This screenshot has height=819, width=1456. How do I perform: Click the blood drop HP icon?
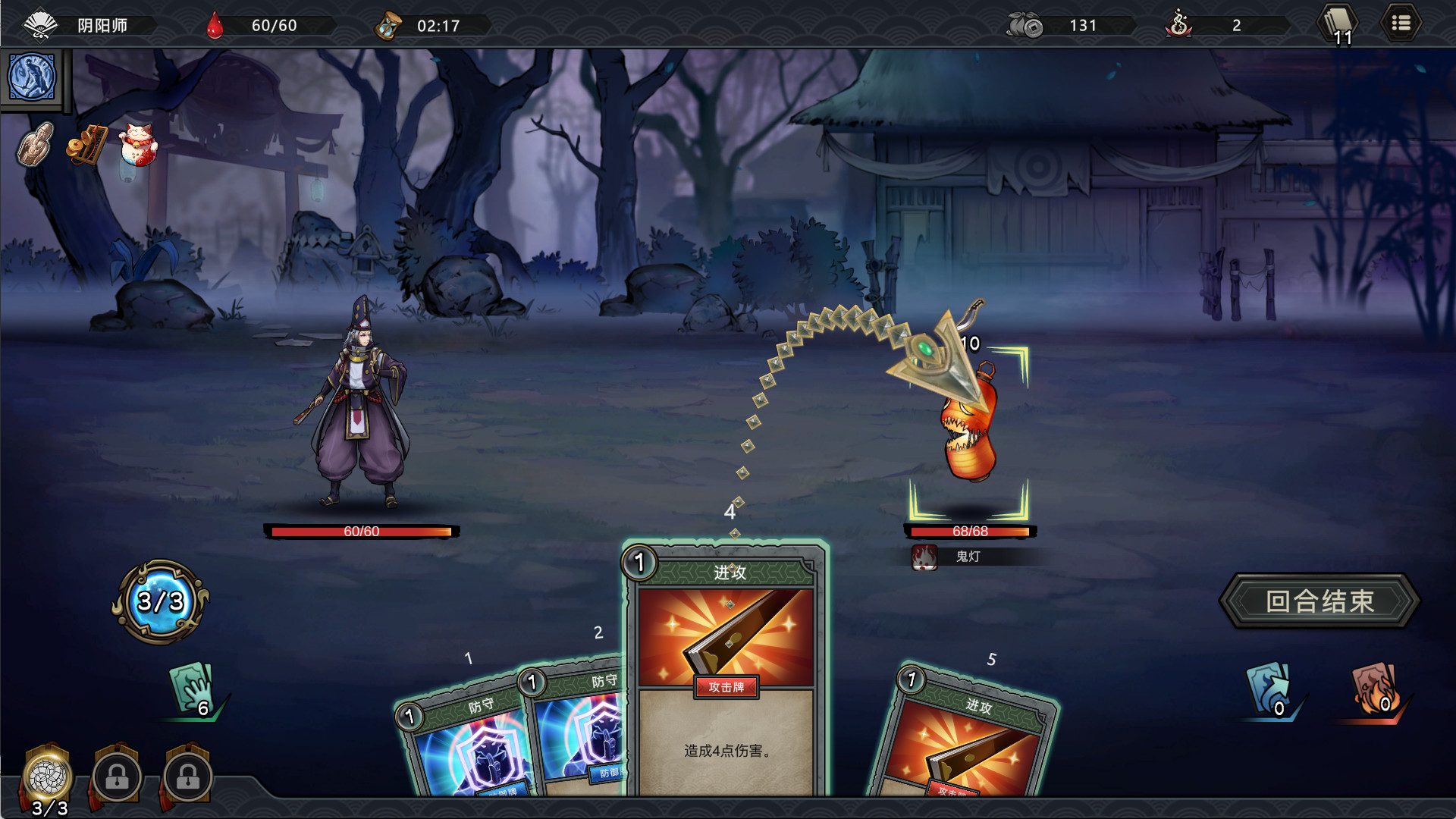click(x=215, y=24)
